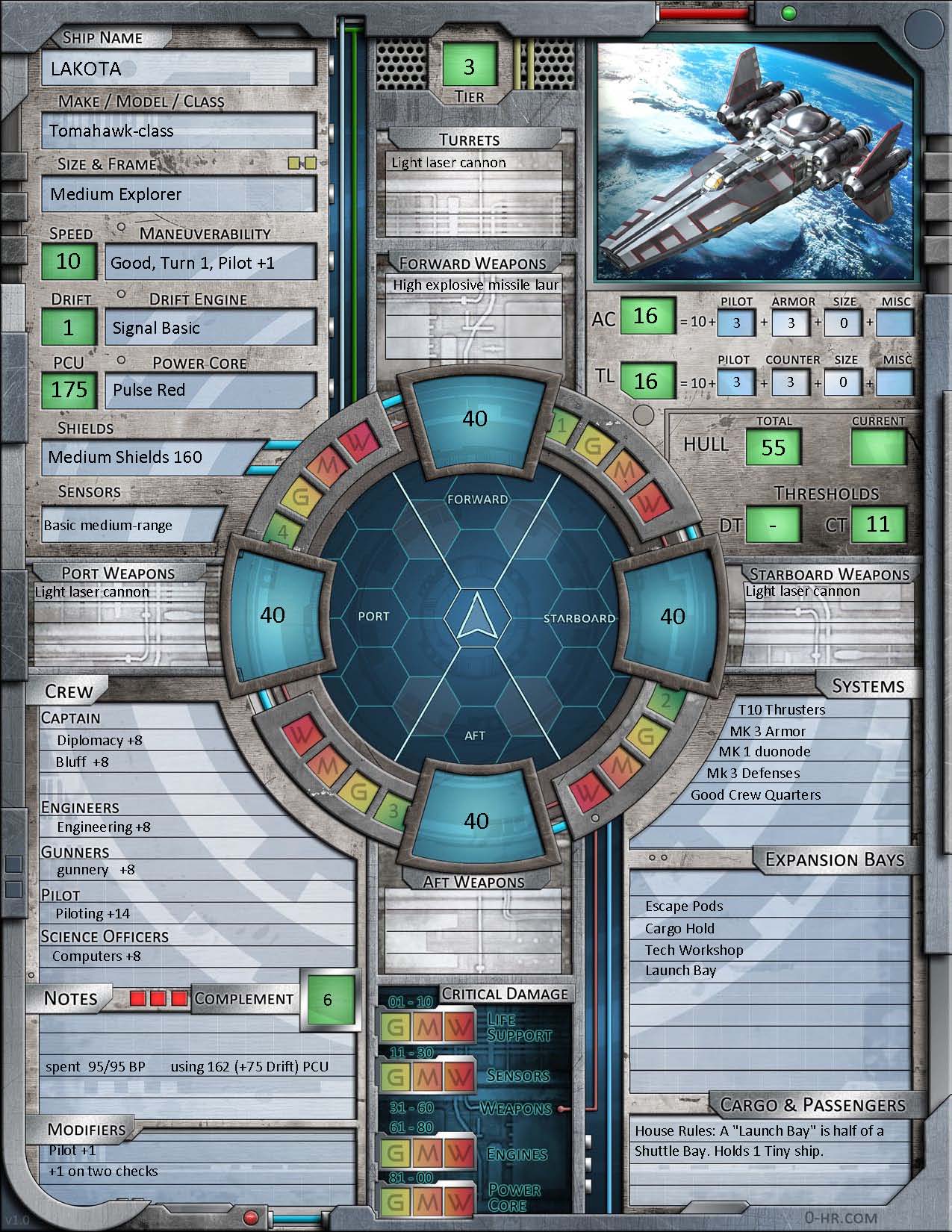
Task: Edit the Maneuverability field
Action: pos(211,263)
